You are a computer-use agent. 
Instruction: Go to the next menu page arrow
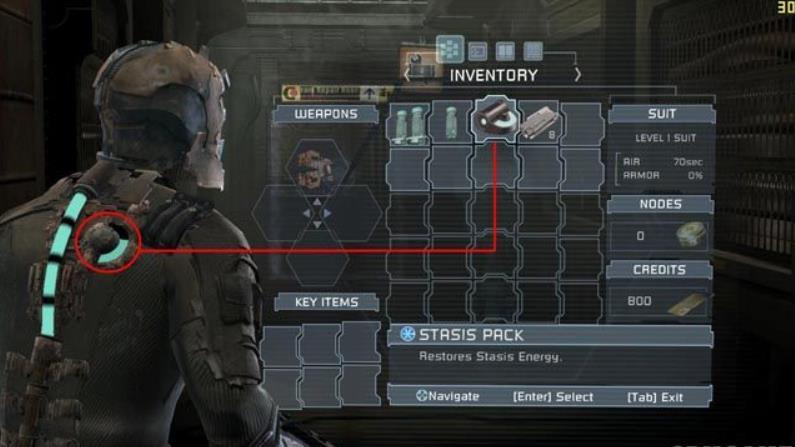[x=578, y=75]
